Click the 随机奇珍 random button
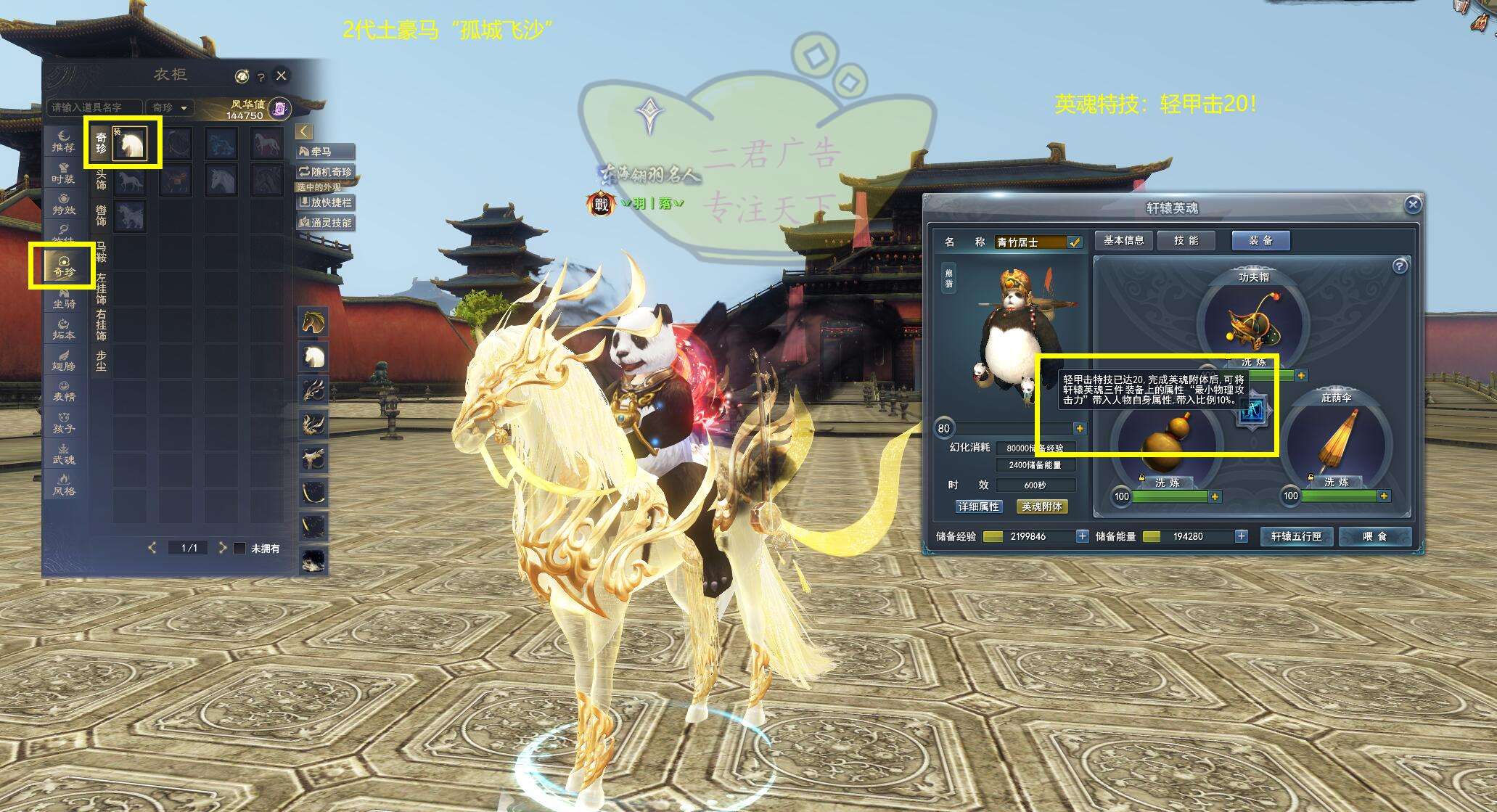This screenshot has height=812, width=1497. pos(326,172)
